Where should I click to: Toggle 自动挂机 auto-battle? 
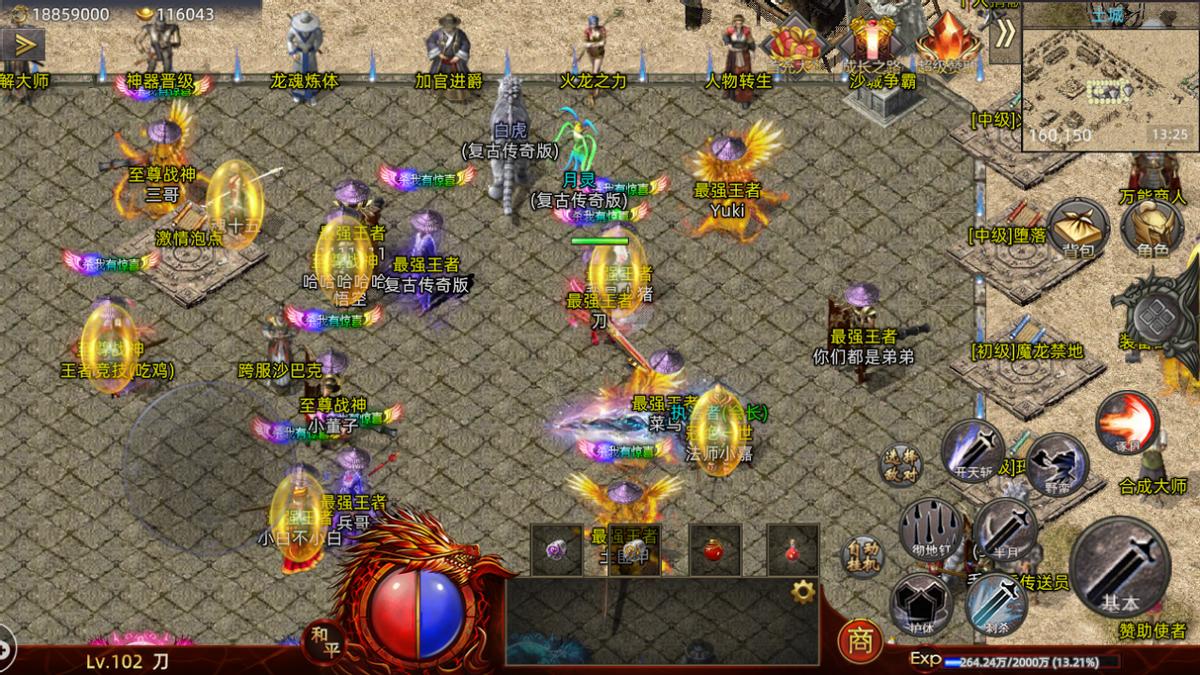(861, 558)
